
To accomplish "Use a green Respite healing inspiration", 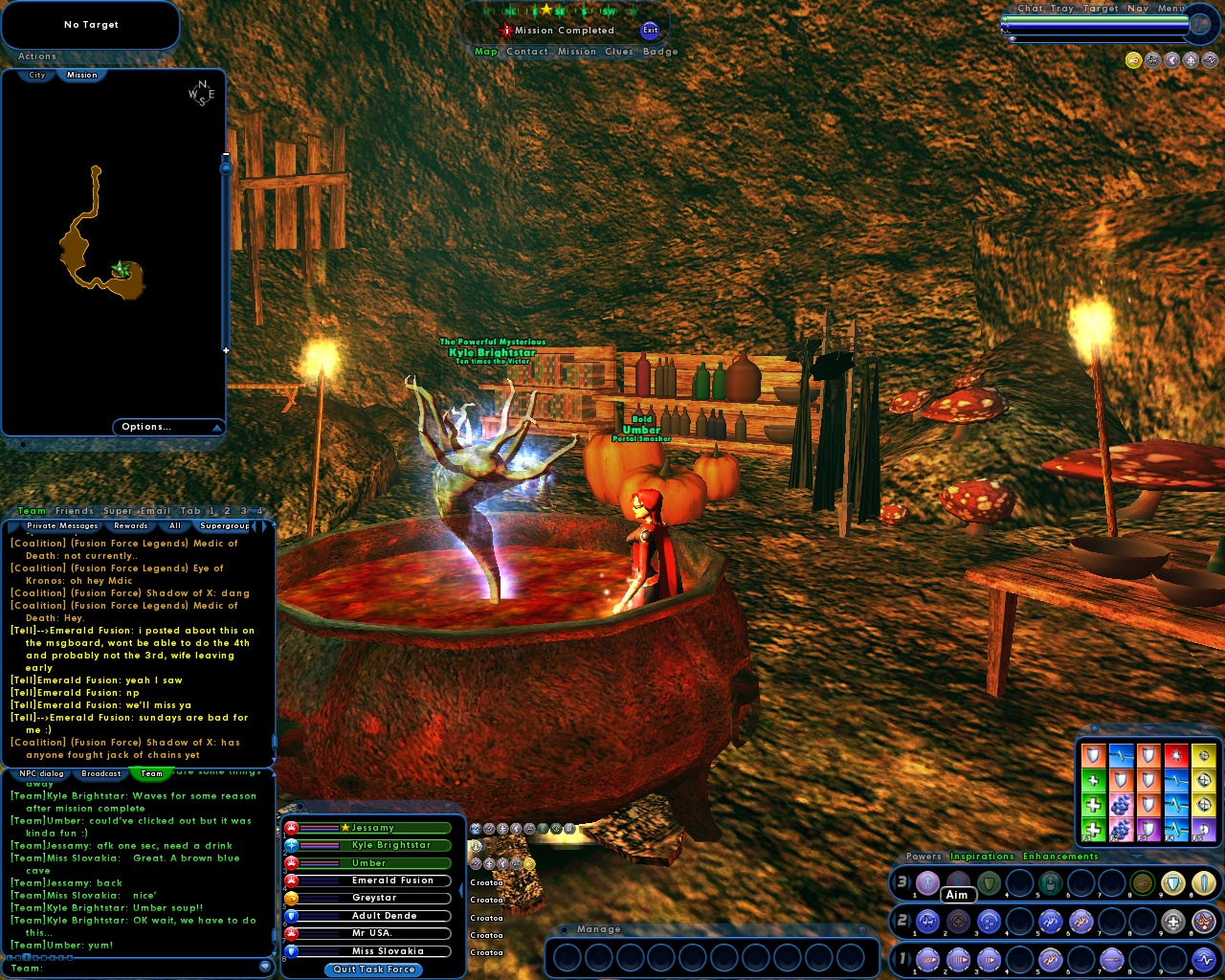I will coord(1093,780).
